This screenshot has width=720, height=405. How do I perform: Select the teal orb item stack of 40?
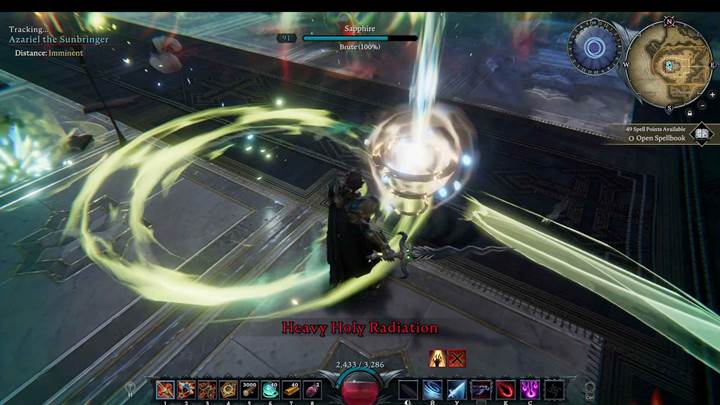271,390
